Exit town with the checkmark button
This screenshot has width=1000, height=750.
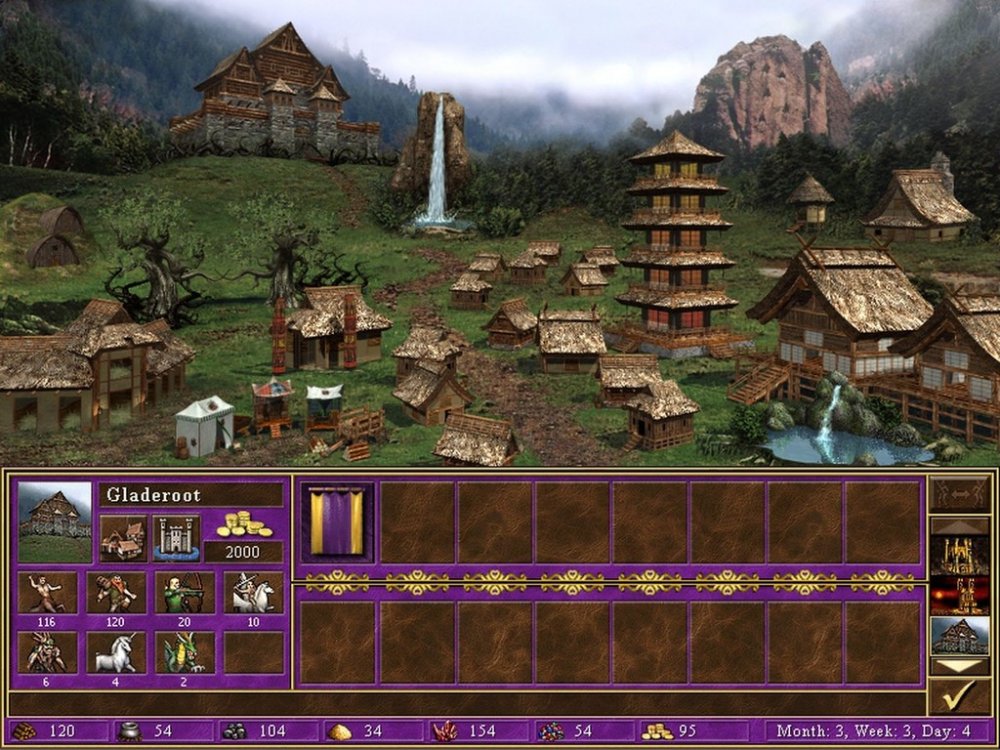(959, 696)
